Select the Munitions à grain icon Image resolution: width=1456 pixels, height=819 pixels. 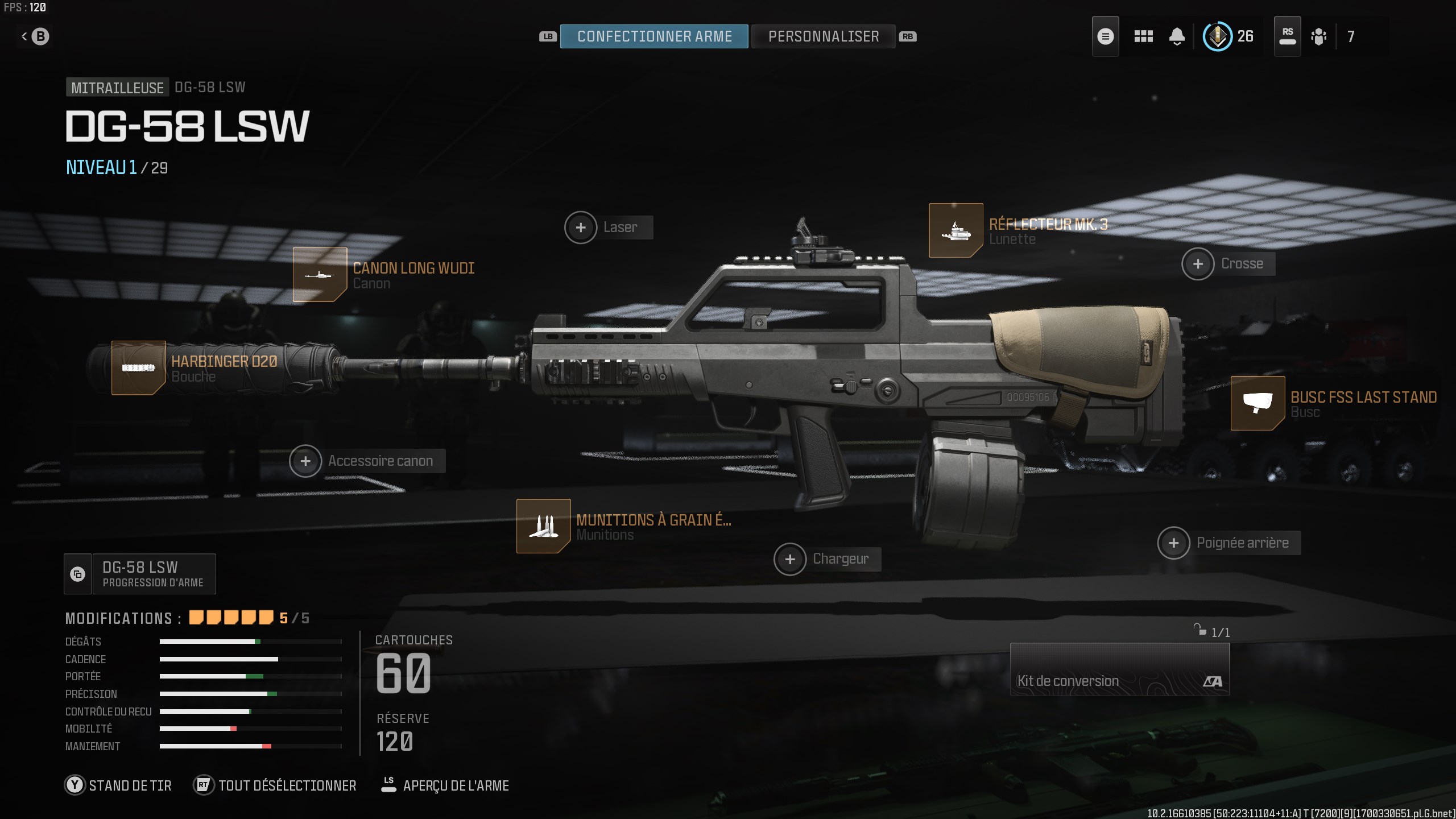[543, 526]
